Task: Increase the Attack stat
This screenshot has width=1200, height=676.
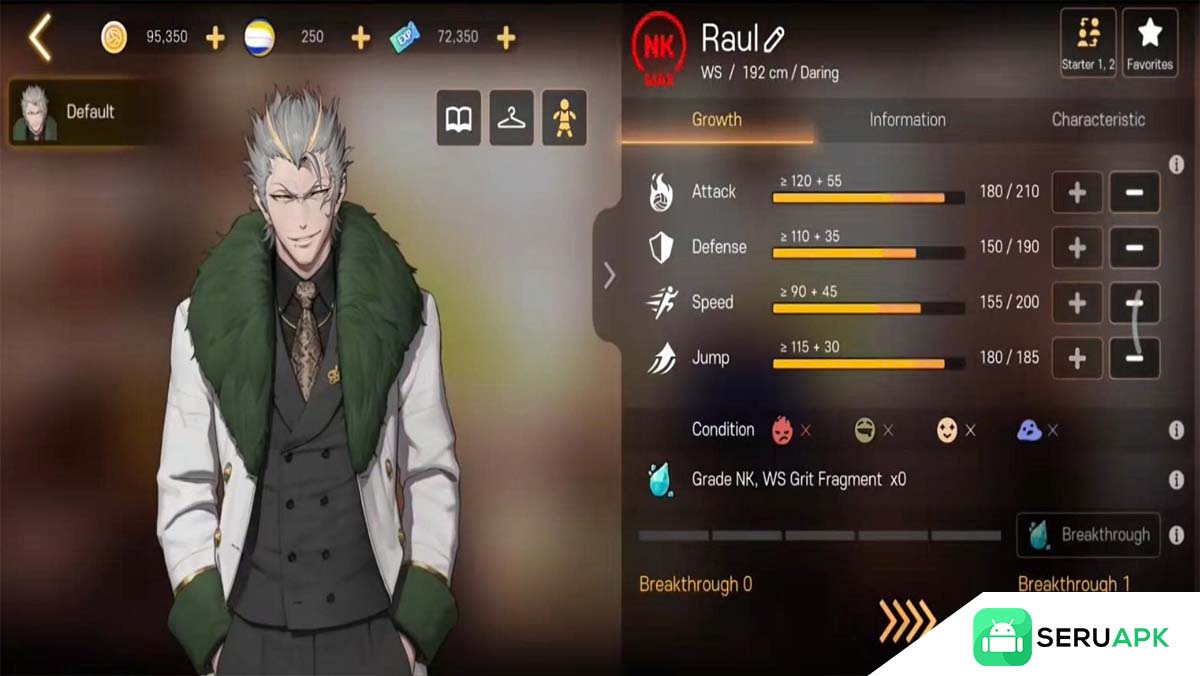Action: [1077, 192]
